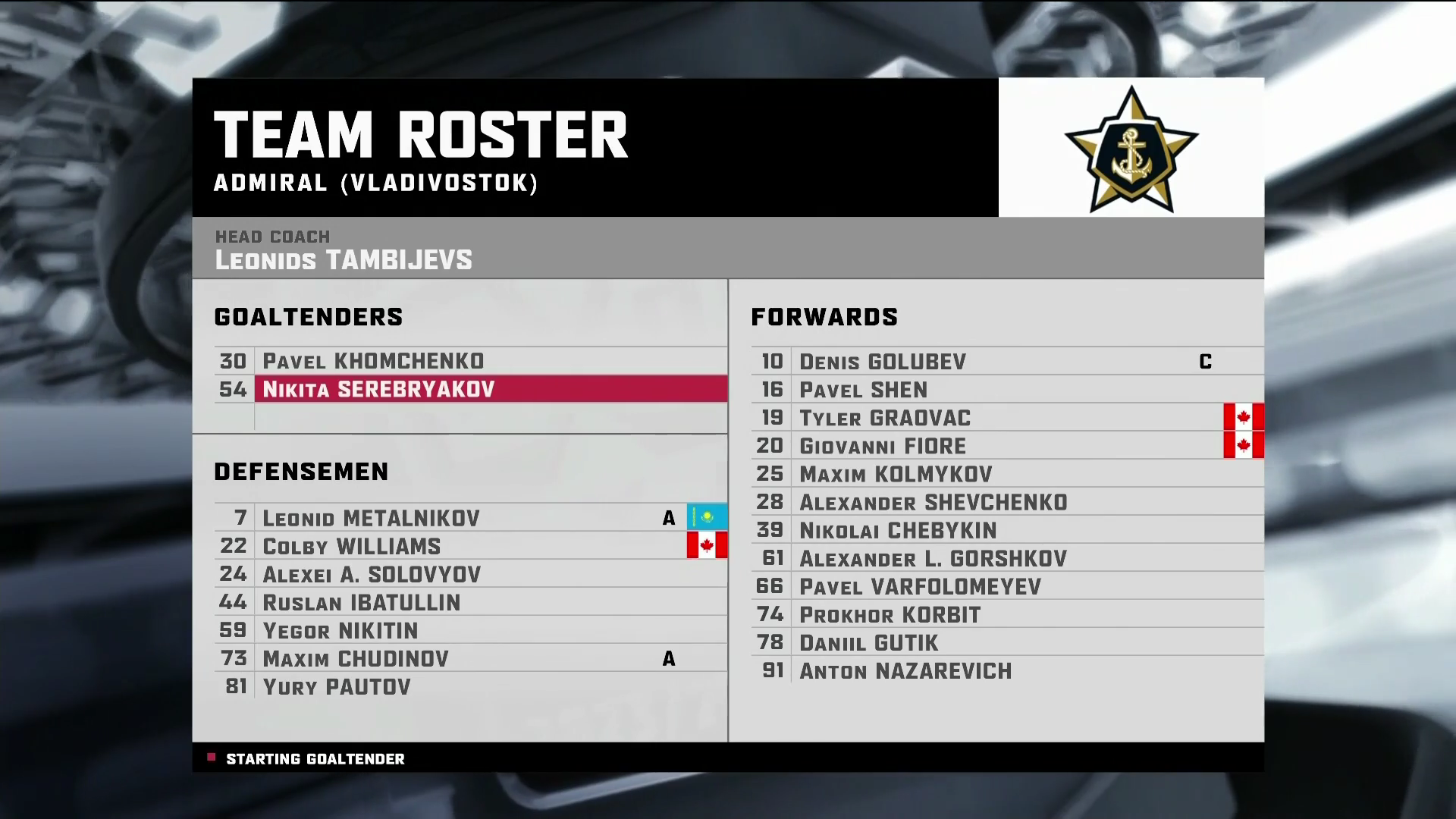Screen dimensions: 1456x819
Task: Select defenseman Leonid Metalnikov
Action: [x=371, y=518]
